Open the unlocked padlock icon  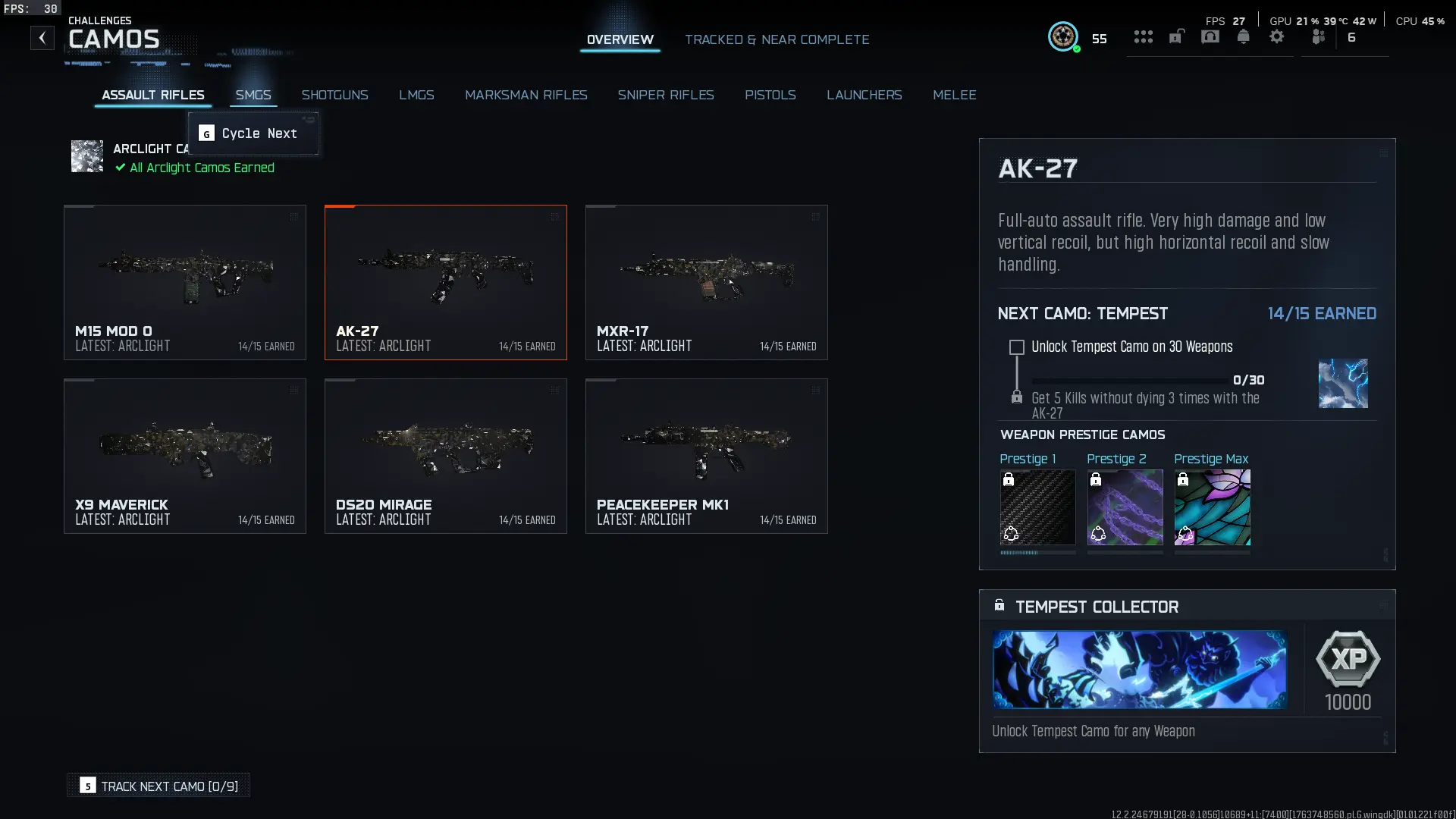(x=1176, y=36)
